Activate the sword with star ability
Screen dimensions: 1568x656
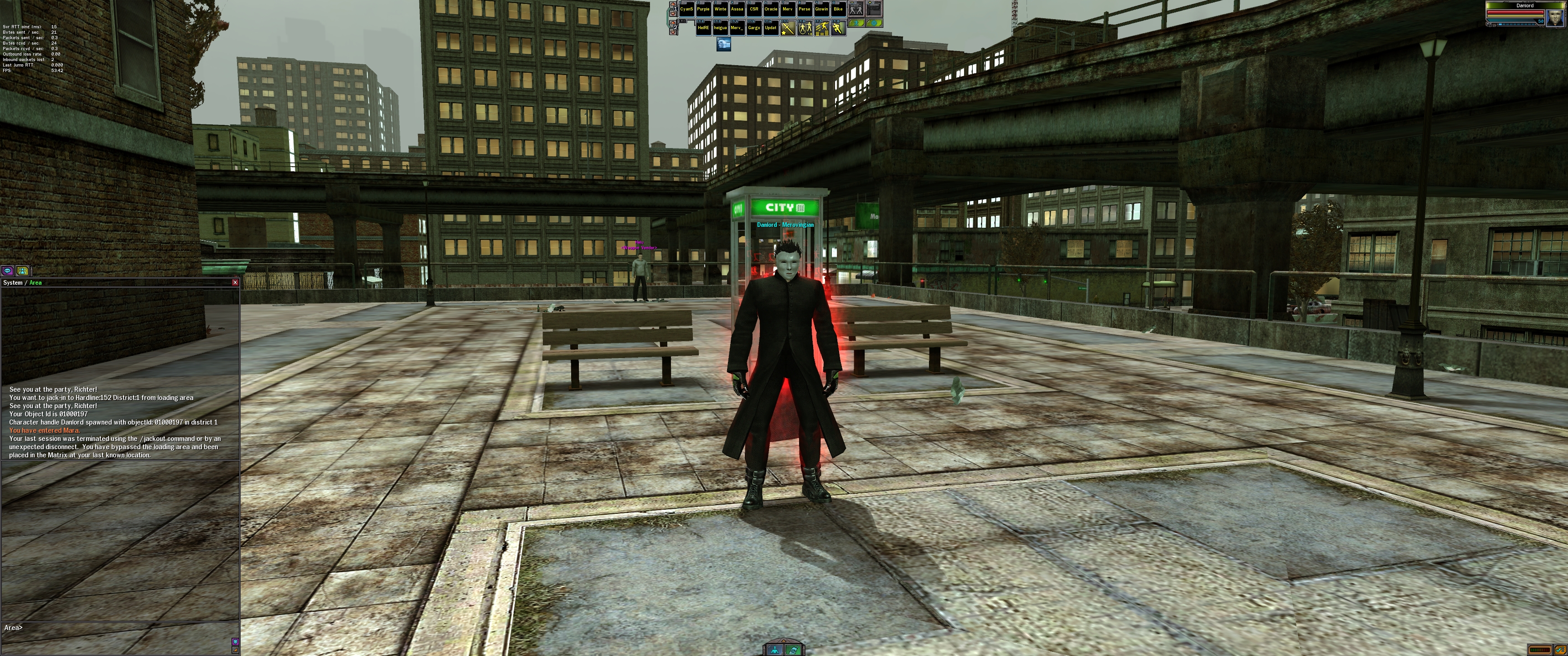coord(788,28)
